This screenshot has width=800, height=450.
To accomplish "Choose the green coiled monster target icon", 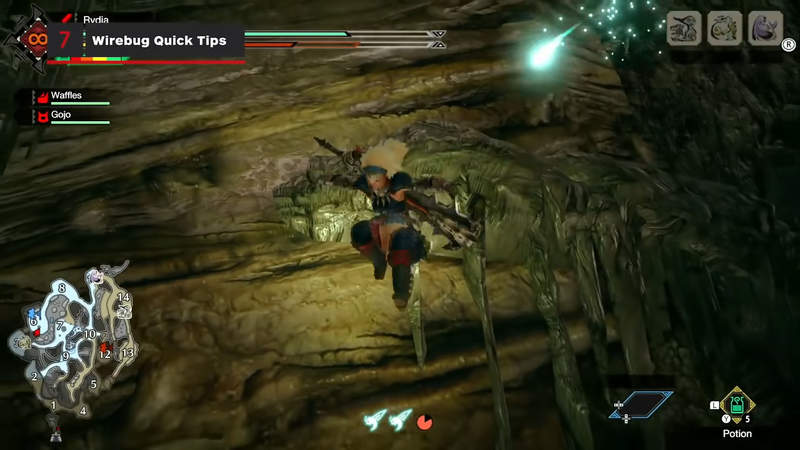I will (725, 28).
